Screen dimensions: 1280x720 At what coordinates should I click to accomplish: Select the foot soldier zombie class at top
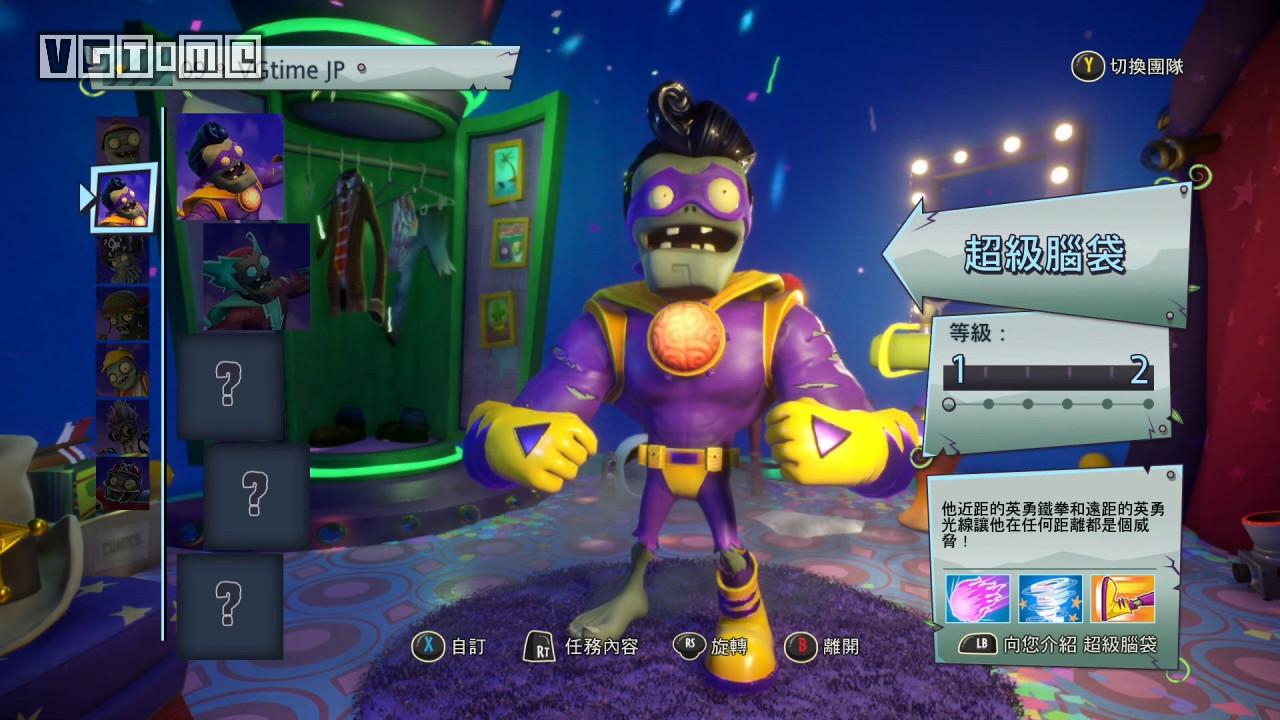(122, 140)
